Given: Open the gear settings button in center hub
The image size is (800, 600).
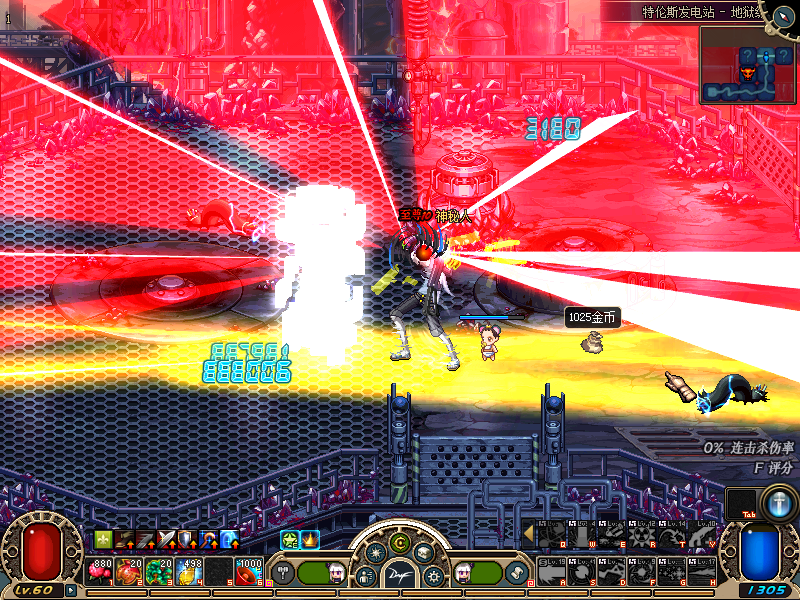Looking at the screenshot, I should tap(434, 576).
